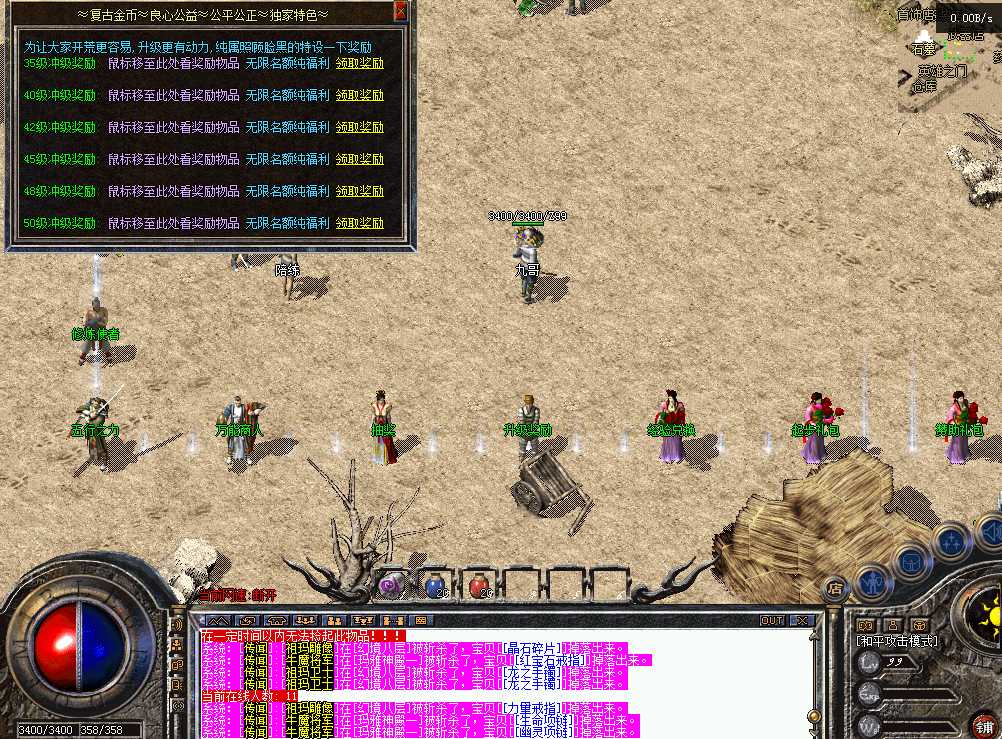Claim the level 48 rush reward
This screenshot has width=1002, height=739.
point(360,191)
